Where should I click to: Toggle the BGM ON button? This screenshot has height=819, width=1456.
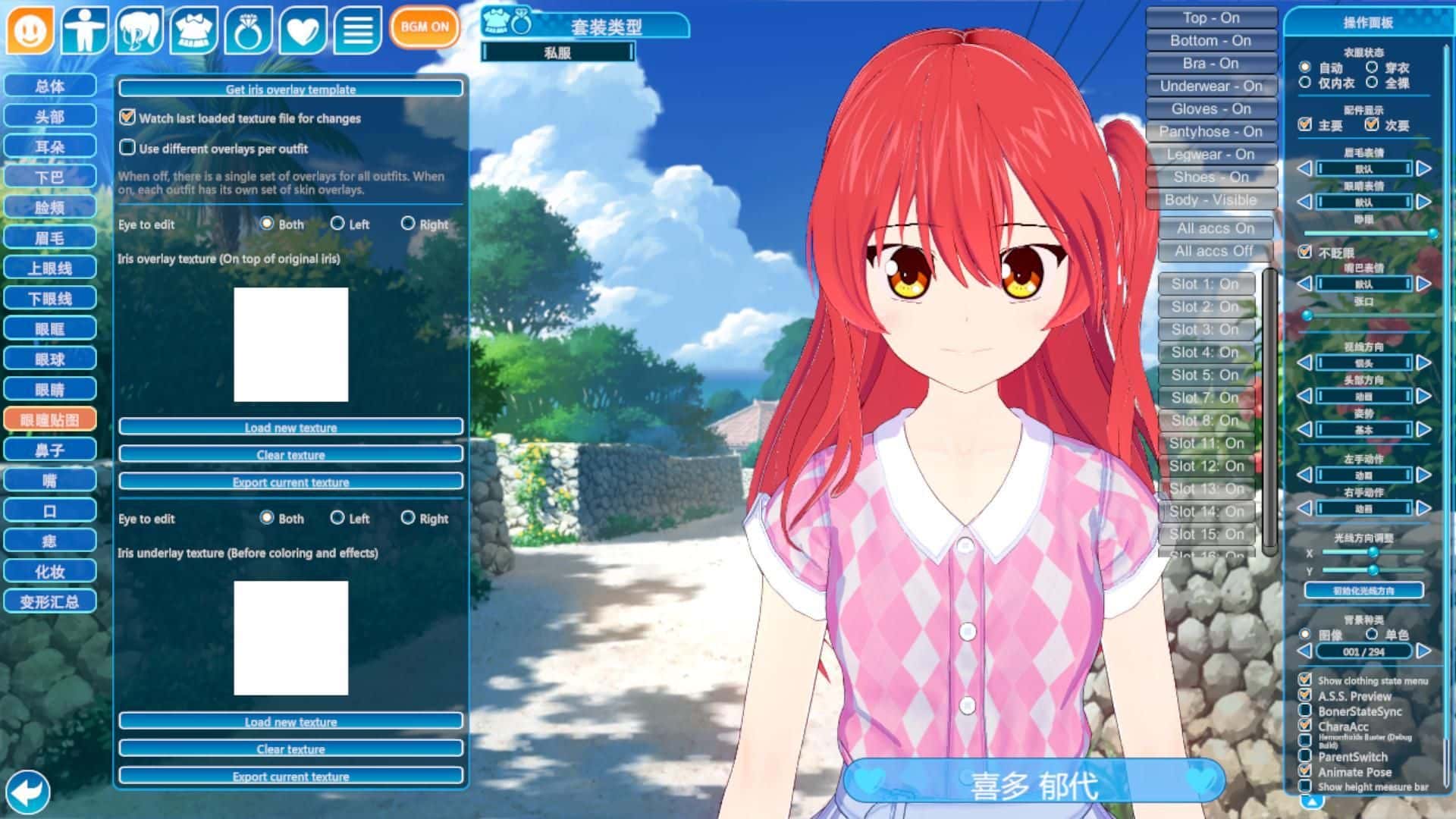pos(425,27)
